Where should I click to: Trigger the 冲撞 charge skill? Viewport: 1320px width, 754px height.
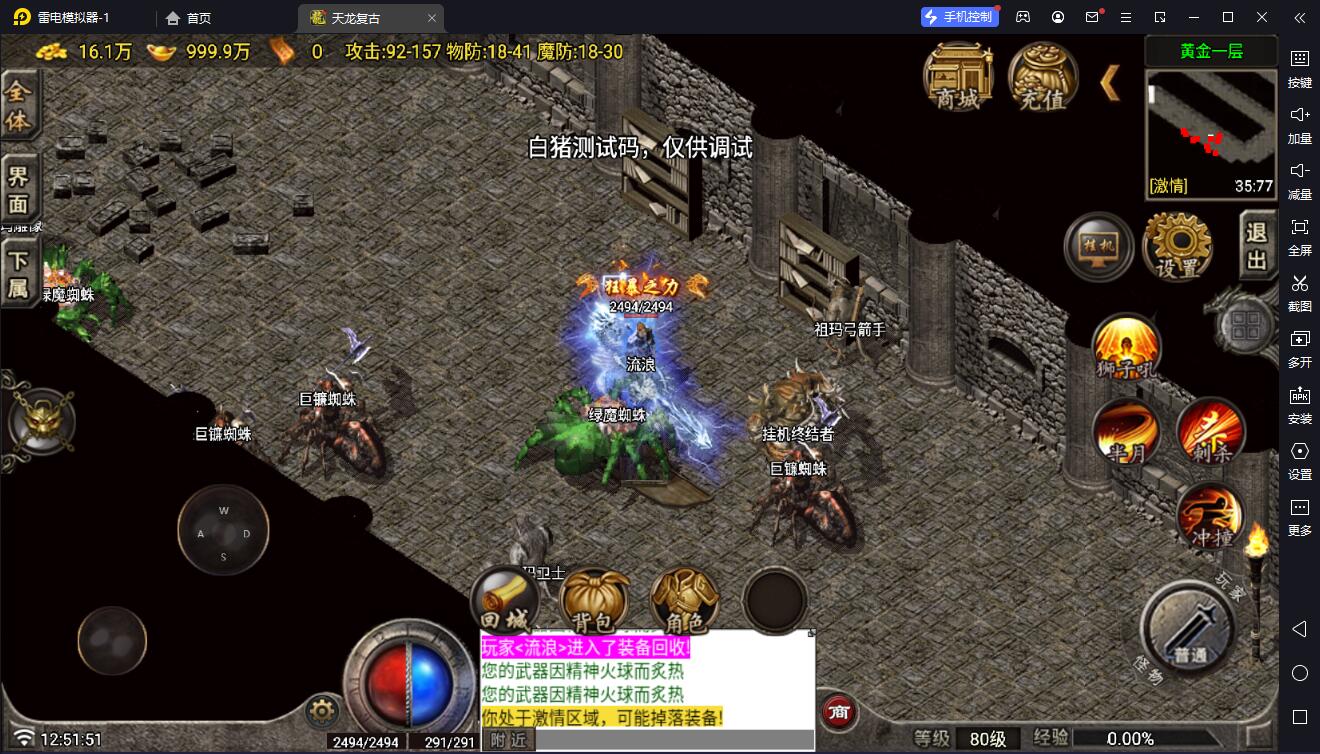tap(1210, 516)
